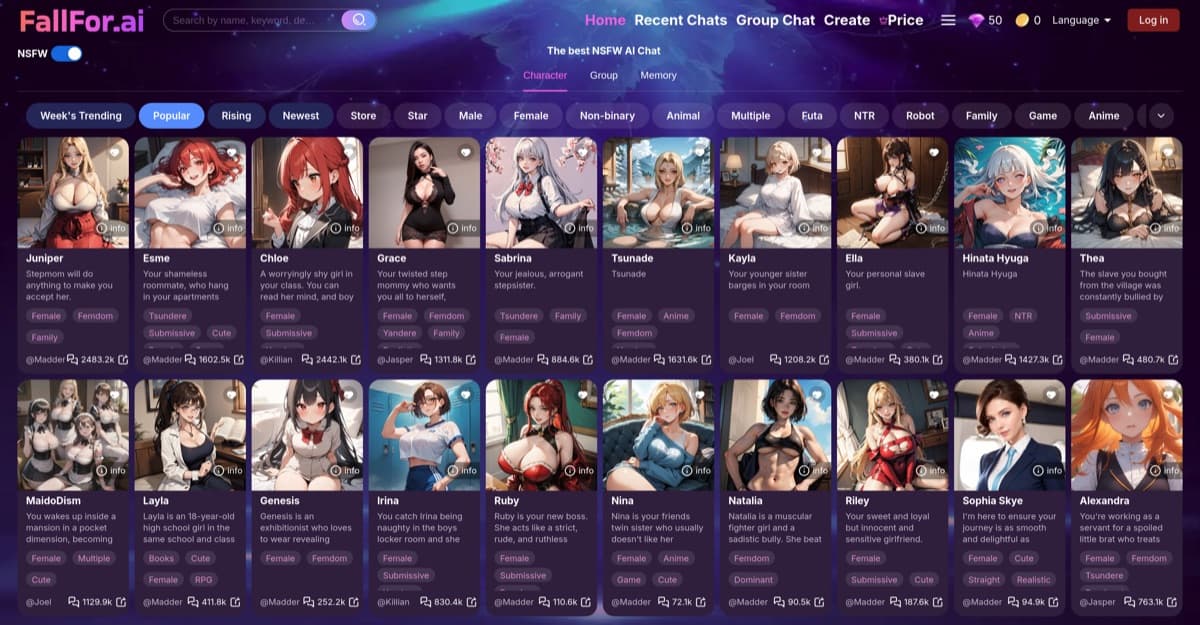Choose the Robot category filter
Viewport: 1200px width, 625px height.
coord(920,116)
